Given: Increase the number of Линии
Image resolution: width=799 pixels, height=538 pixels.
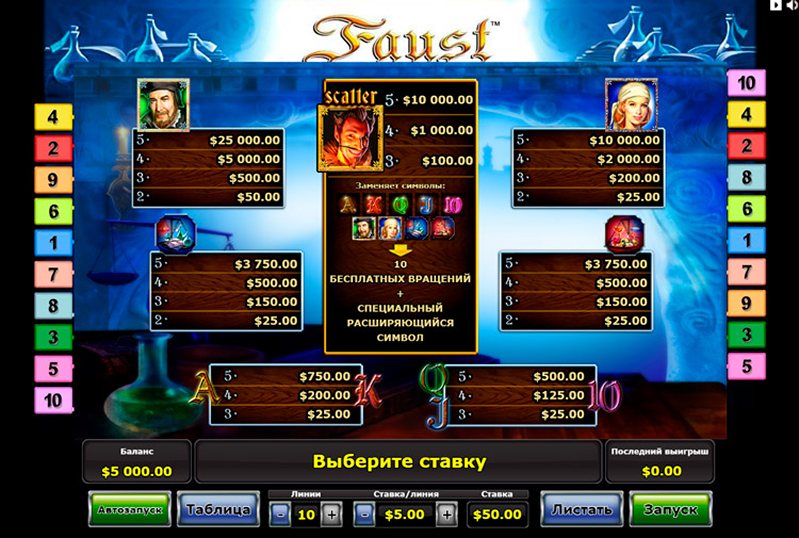Looking at the screenshot, I should 332,514.
